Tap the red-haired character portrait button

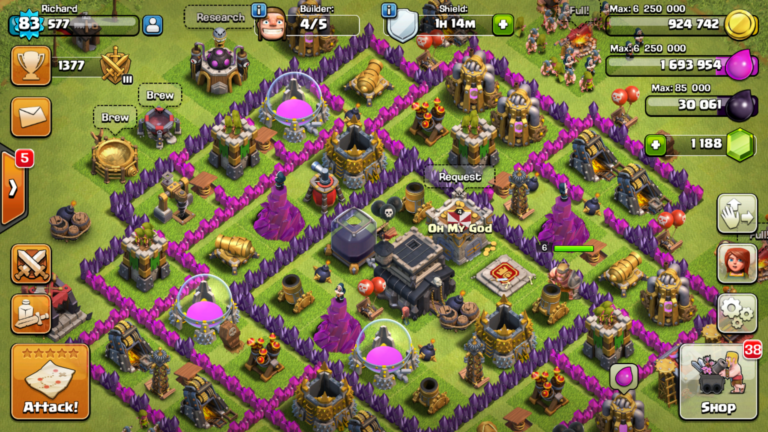pyautogui.click(x=736, y=262)
